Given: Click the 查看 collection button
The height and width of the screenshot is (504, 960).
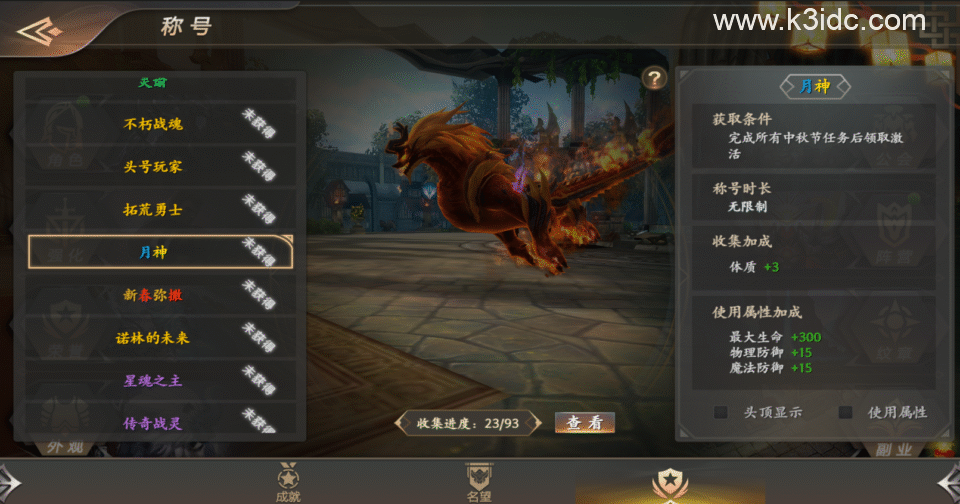Looking at the screenshot, I should [x=584, y=422].
